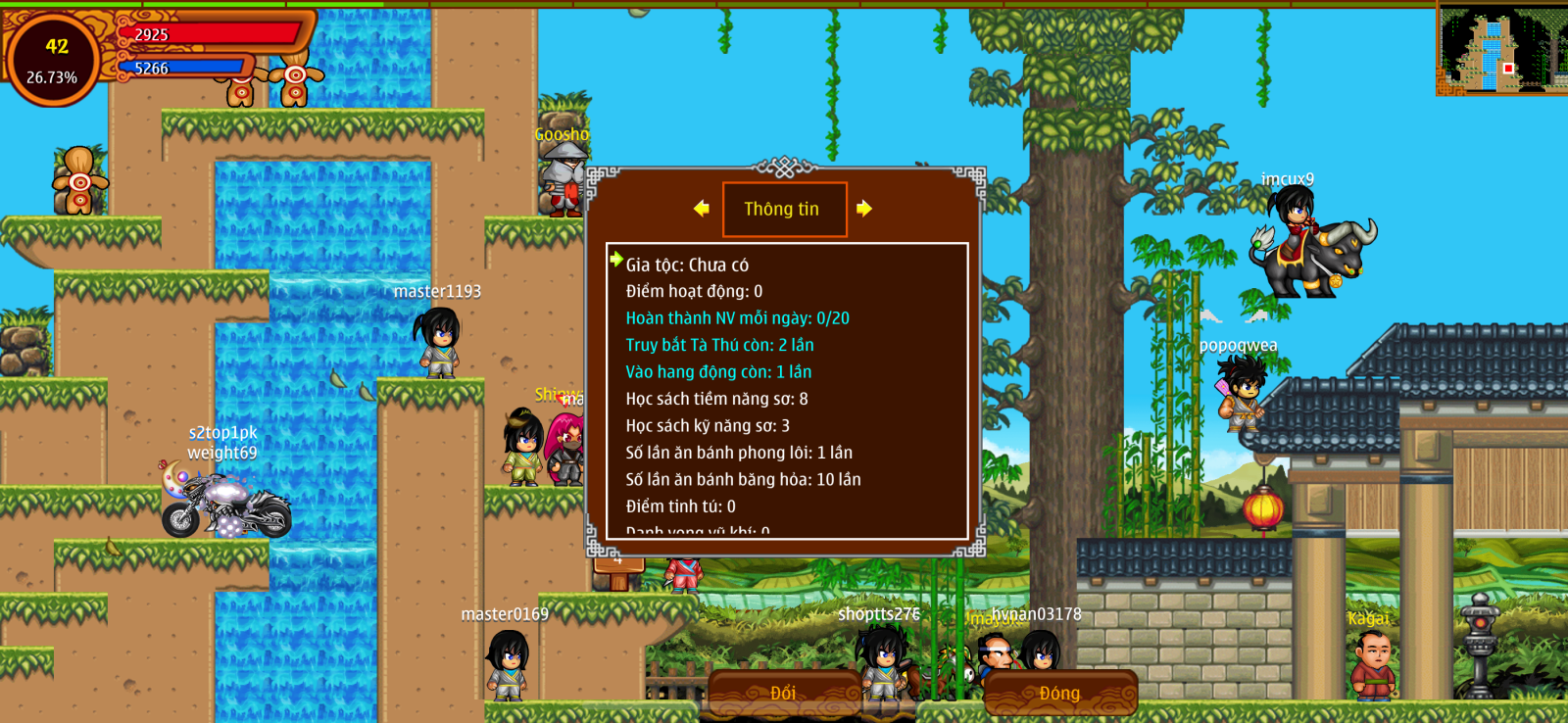Choose the Điểm tinh tú row
The height and width of the screenshot is (723, 1568).
click(x=680, y=506)
